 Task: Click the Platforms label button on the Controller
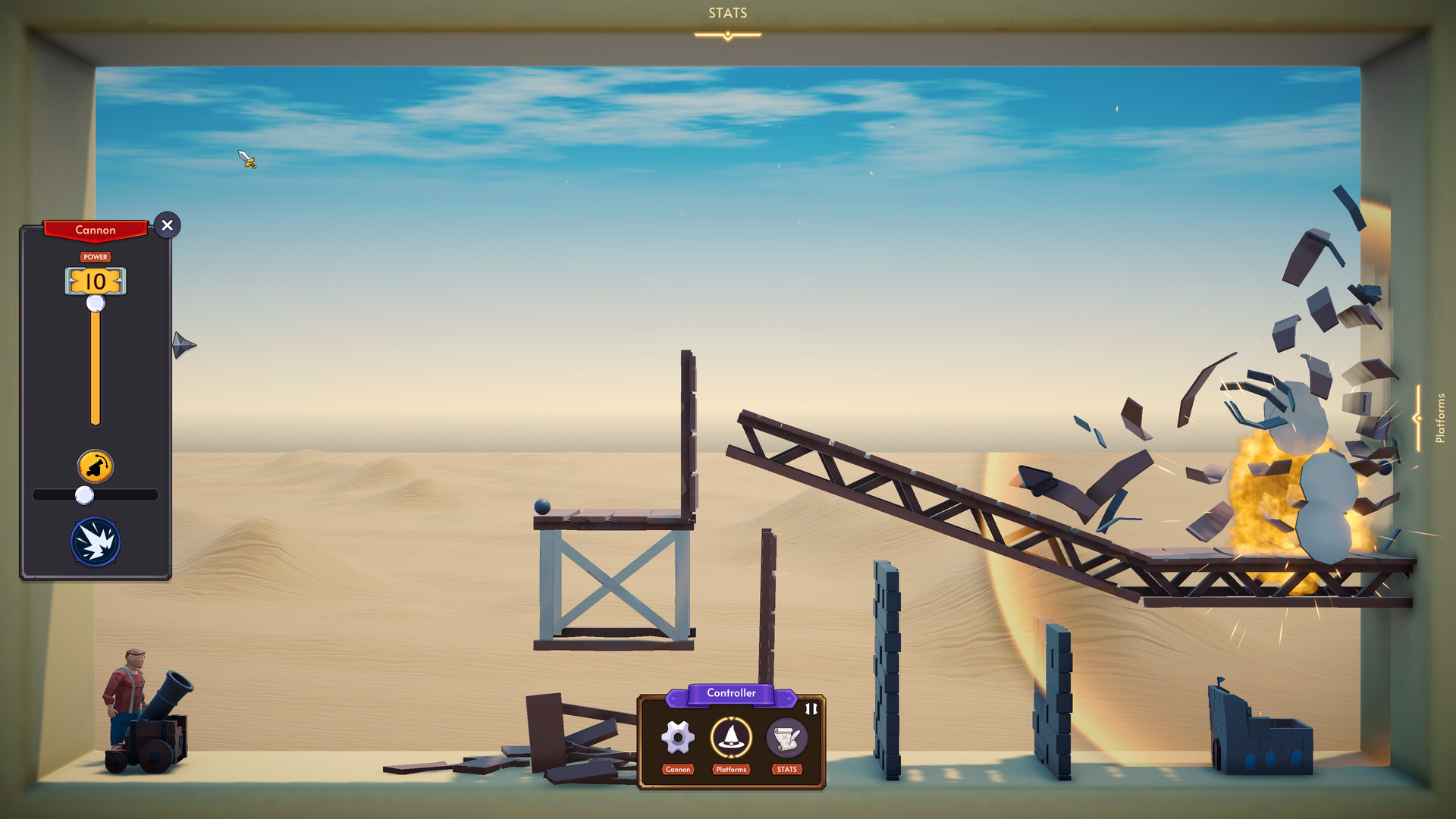(730, 770)
